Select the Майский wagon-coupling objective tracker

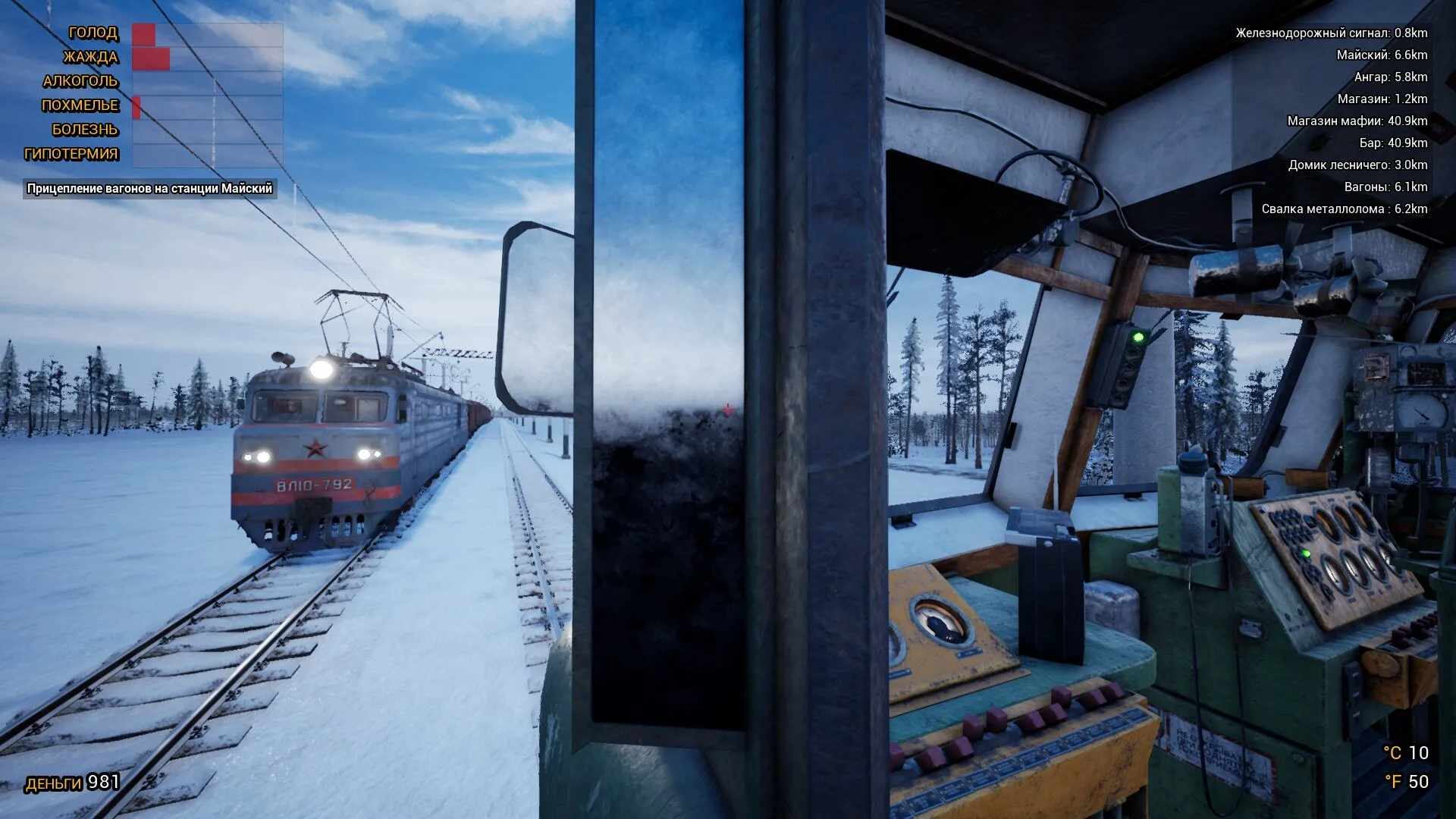(149, 189)
